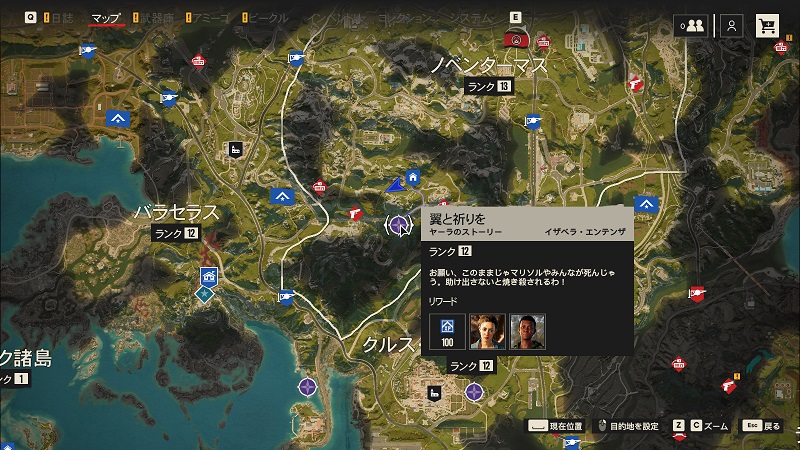Switch to the 日誌 journal tab
The image size is (800, 450).
tap(62, 18)
